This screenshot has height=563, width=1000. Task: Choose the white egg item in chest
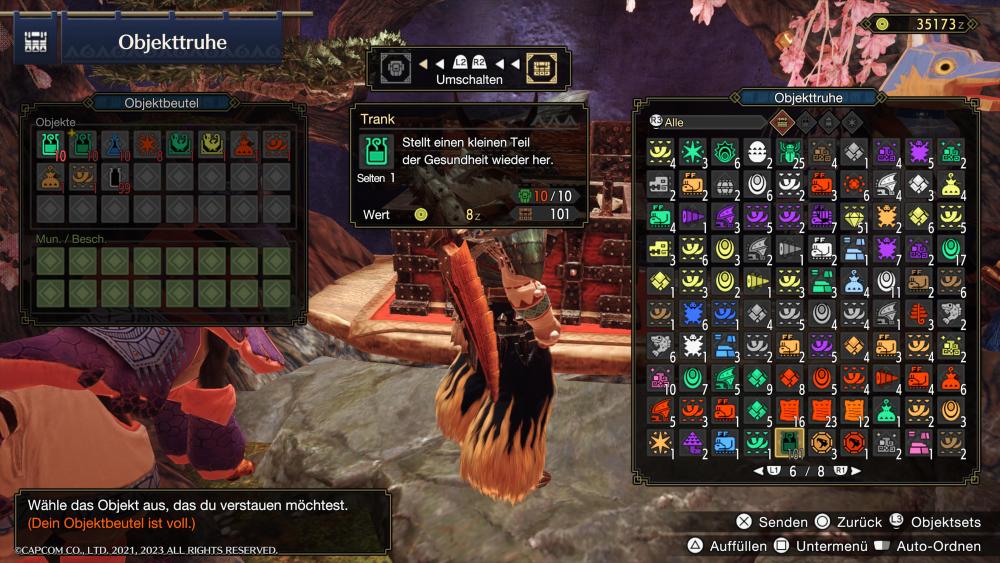[756, 152]
